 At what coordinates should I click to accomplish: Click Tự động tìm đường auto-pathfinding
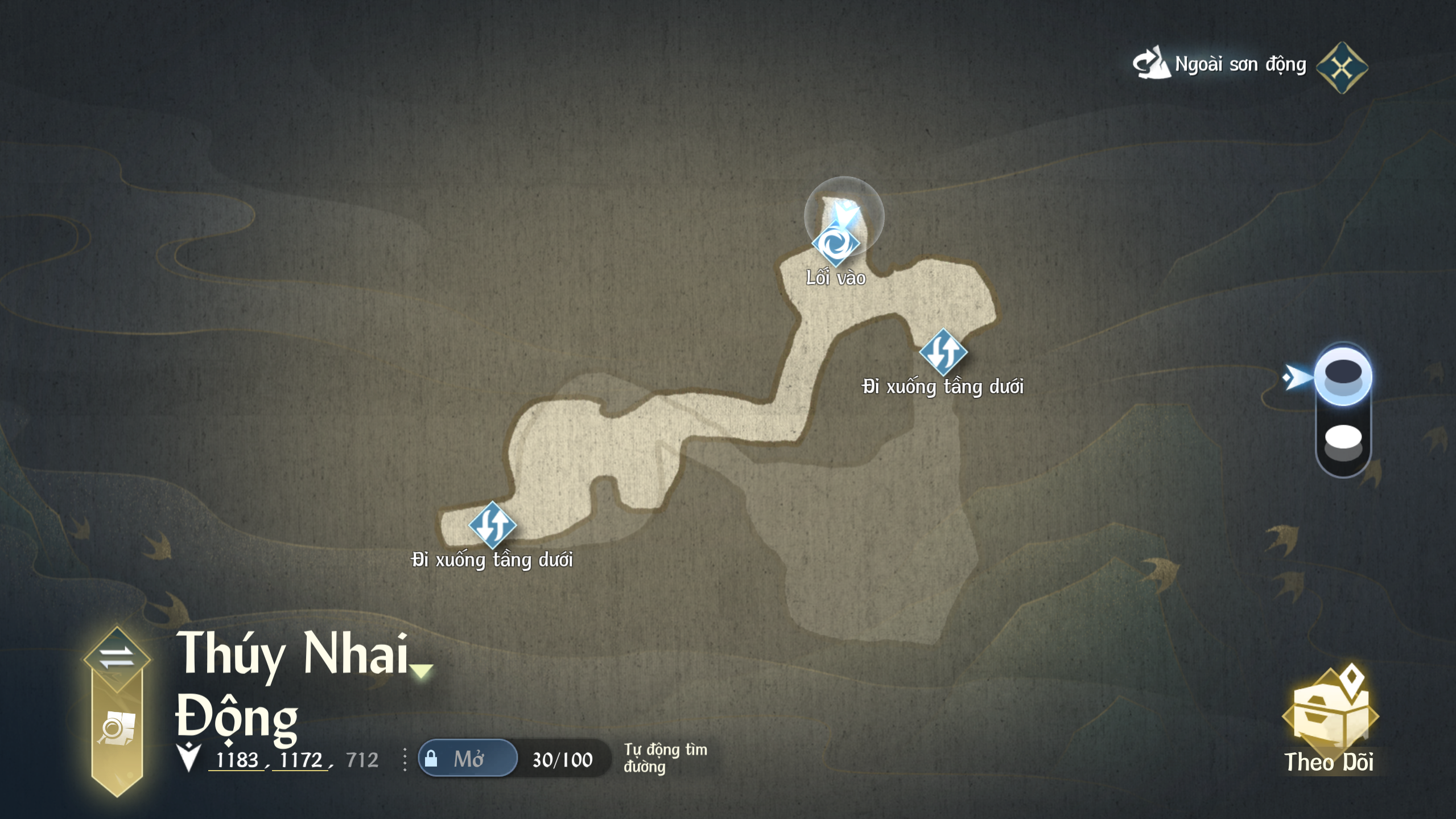click(665, 758)
